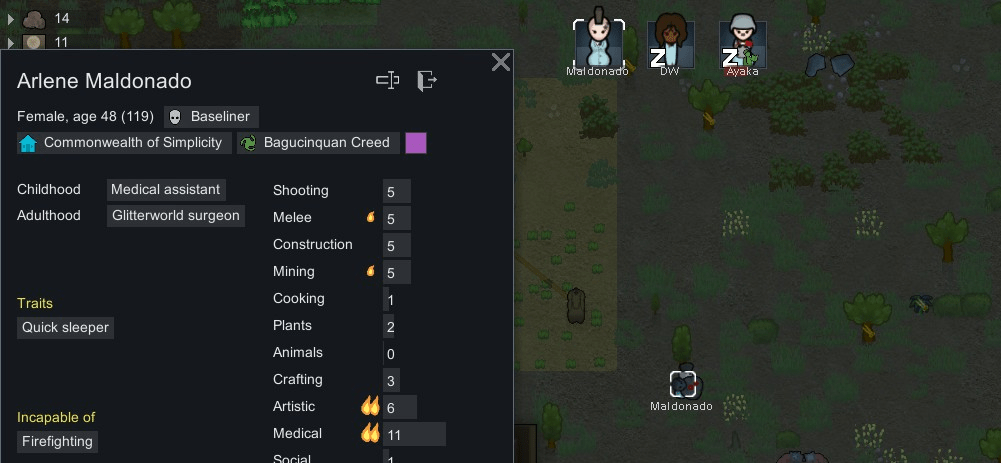The width and height of the screenshot is (1001, 463).
Task: Expand the resource category showing 11
Action: [11, 42]
